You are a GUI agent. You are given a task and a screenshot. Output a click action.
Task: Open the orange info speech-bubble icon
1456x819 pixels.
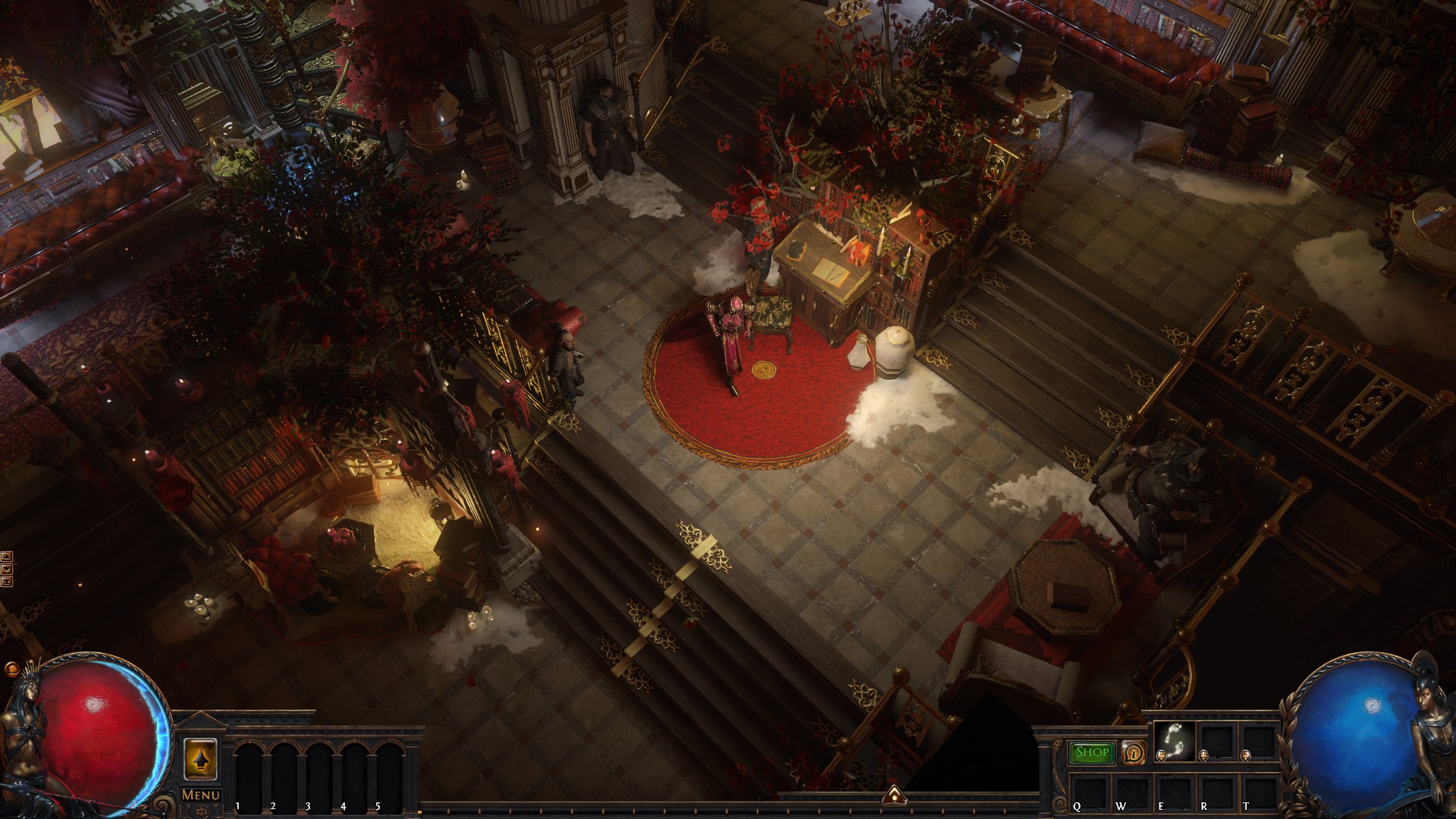(x=1134, y=753)
